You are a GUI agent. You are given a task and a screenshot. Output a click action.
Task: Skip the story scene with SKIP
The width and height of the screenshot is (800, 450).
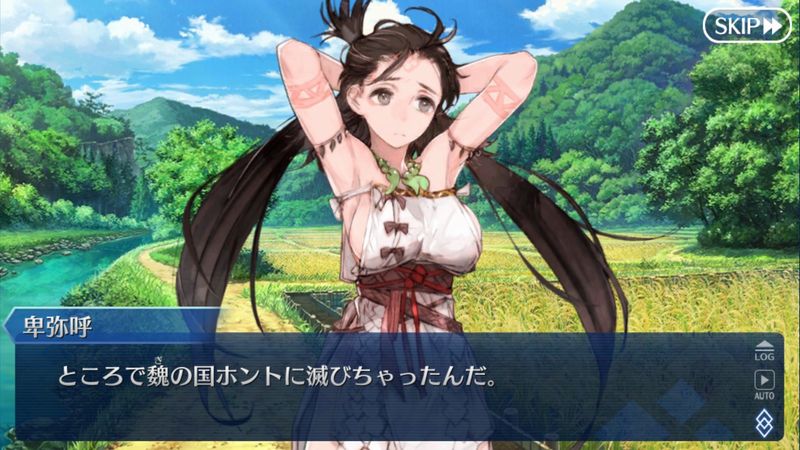[x=746, y=26]
